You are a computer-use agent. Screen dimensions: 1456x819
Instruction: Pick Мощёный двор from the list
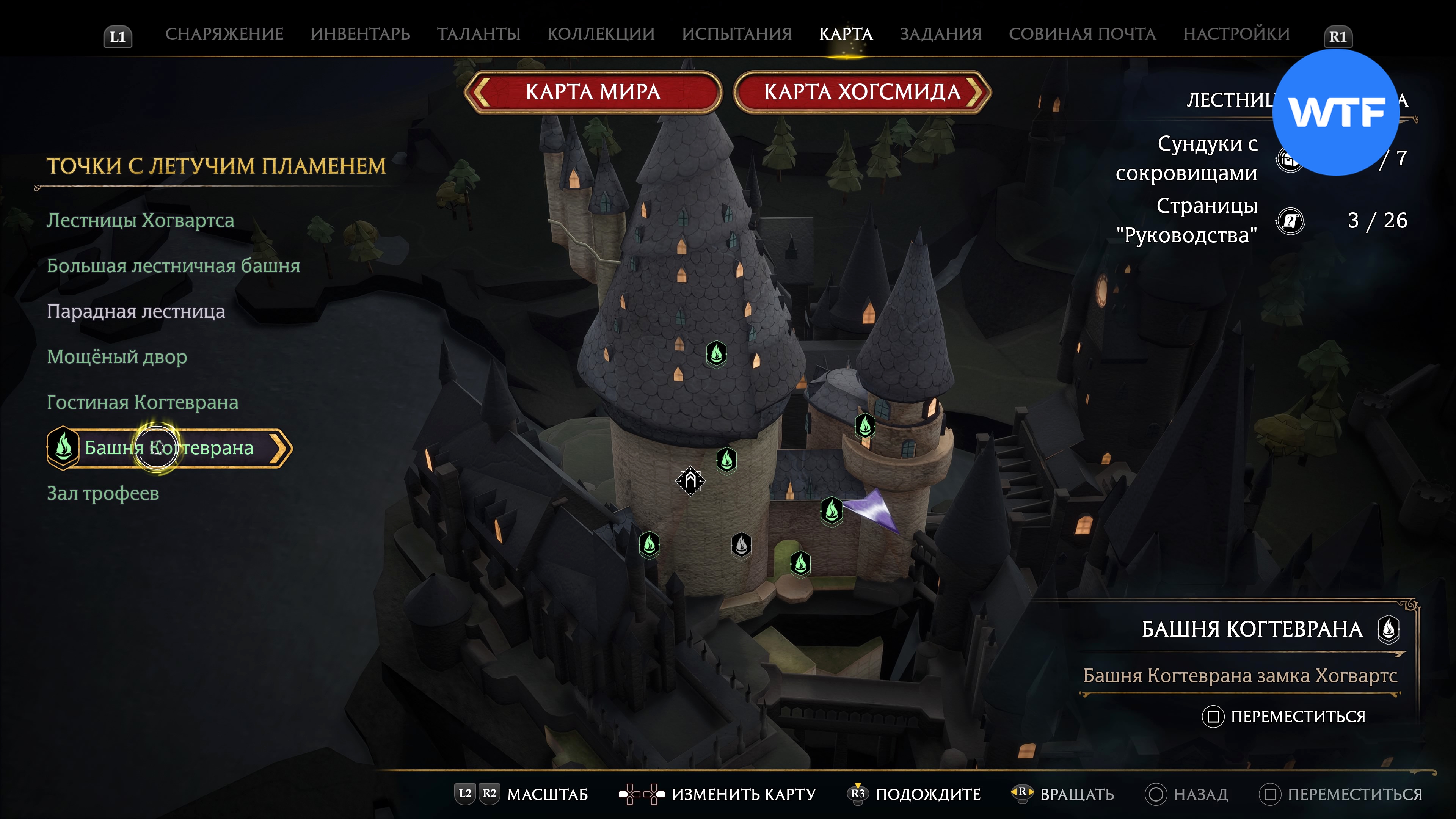(116, 357)
